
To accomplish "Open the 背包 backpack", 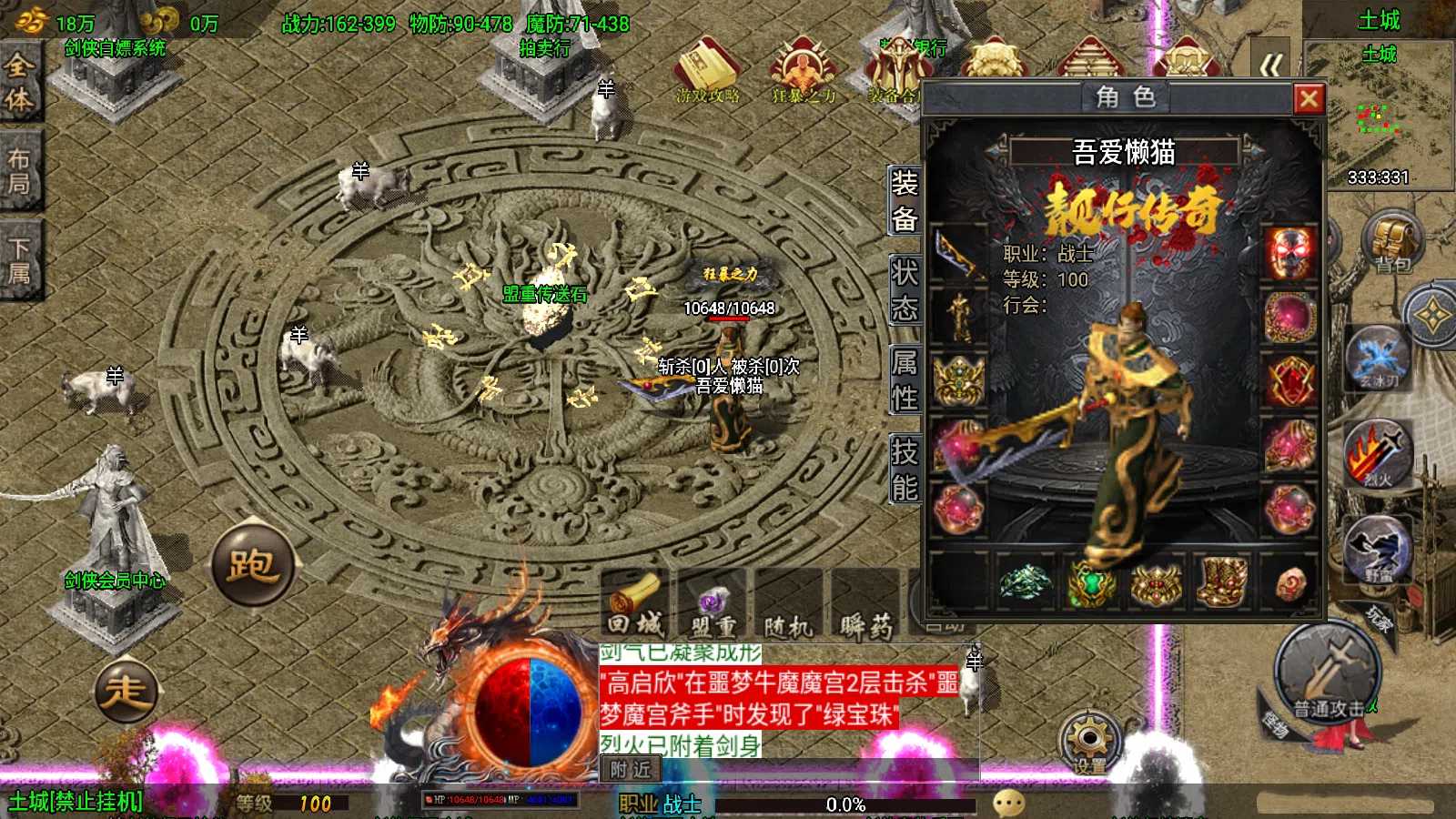I will click(1392, 241).
